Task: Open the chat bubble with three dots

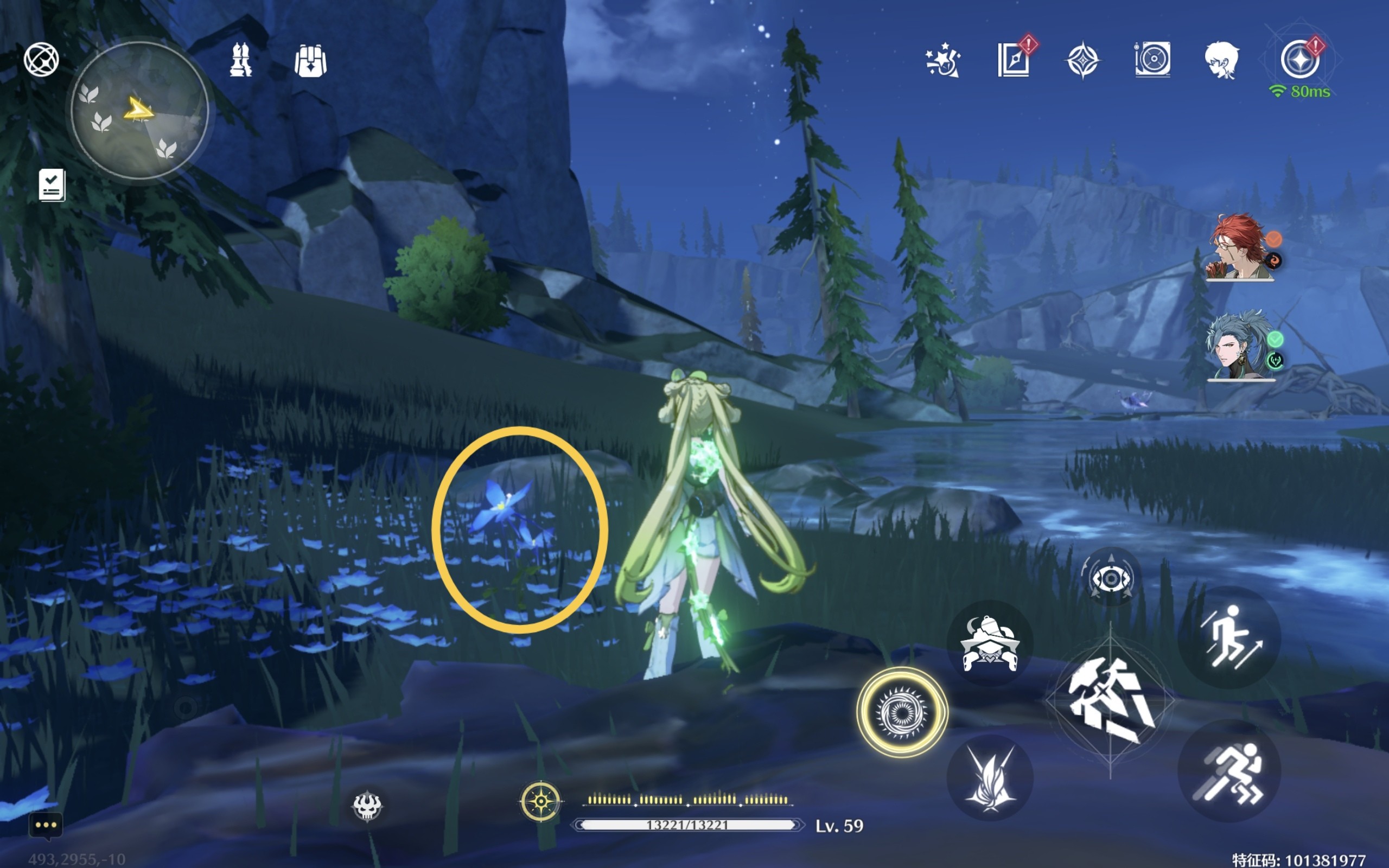Action: (x=46, y=826)
